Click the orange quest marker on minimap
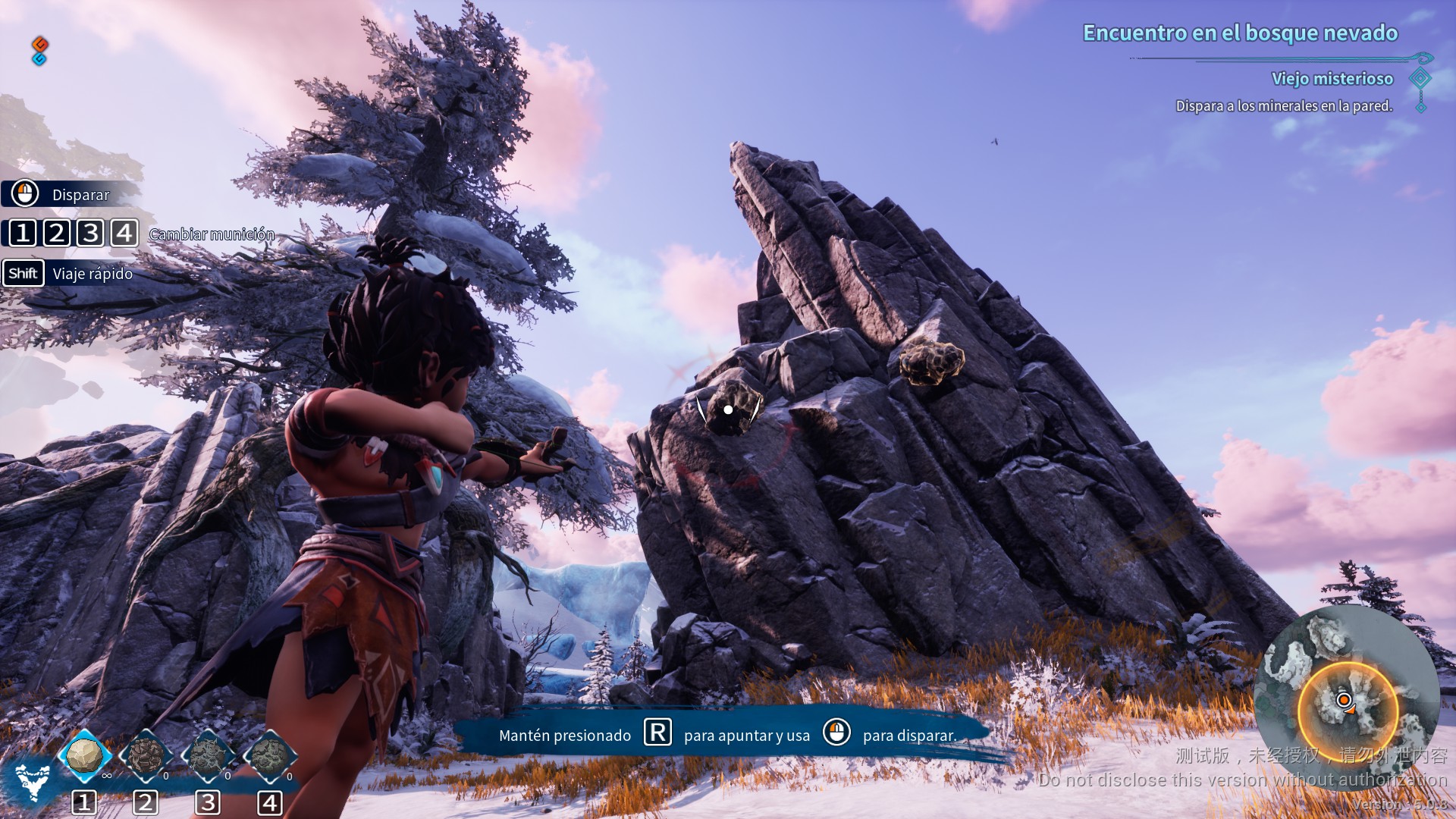 [x=1344, y=700]
